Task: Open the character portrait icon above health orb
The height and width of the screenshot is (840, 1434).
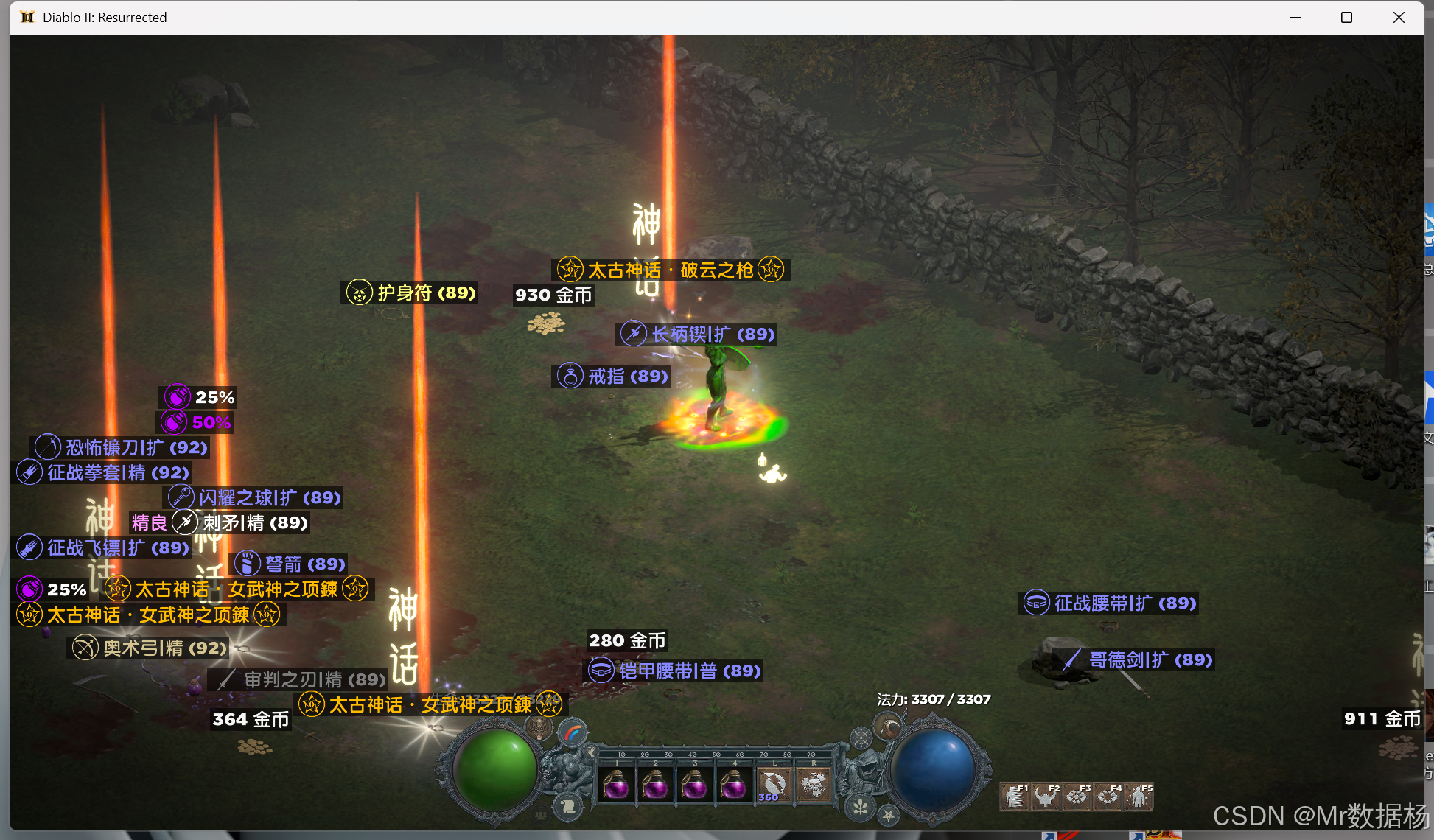Action: (539, 727)
